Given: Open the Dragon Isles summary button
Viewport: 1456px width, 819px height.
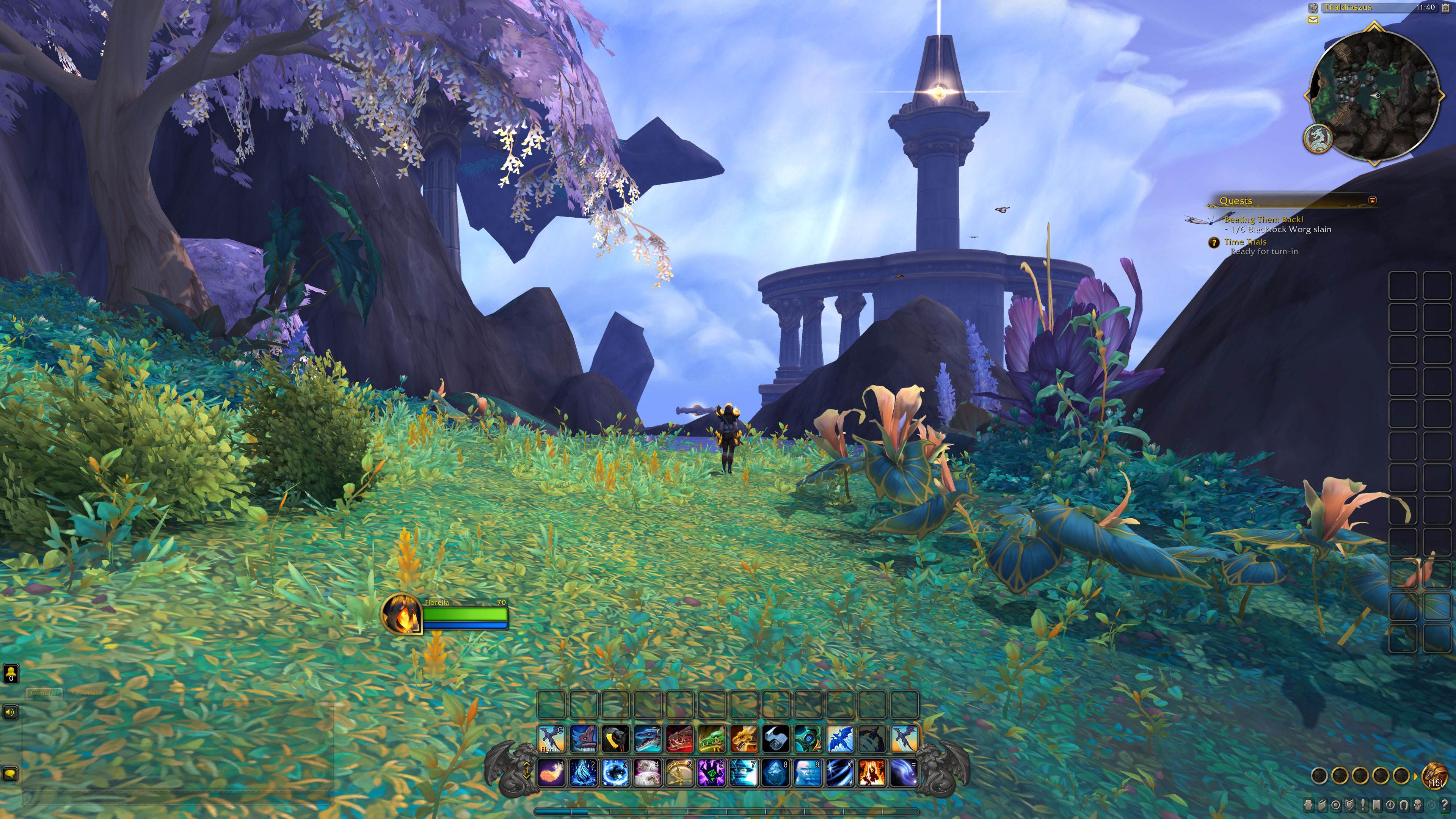Looking at the screenshot, I should pyautogui.click(x=1318, y=138).
